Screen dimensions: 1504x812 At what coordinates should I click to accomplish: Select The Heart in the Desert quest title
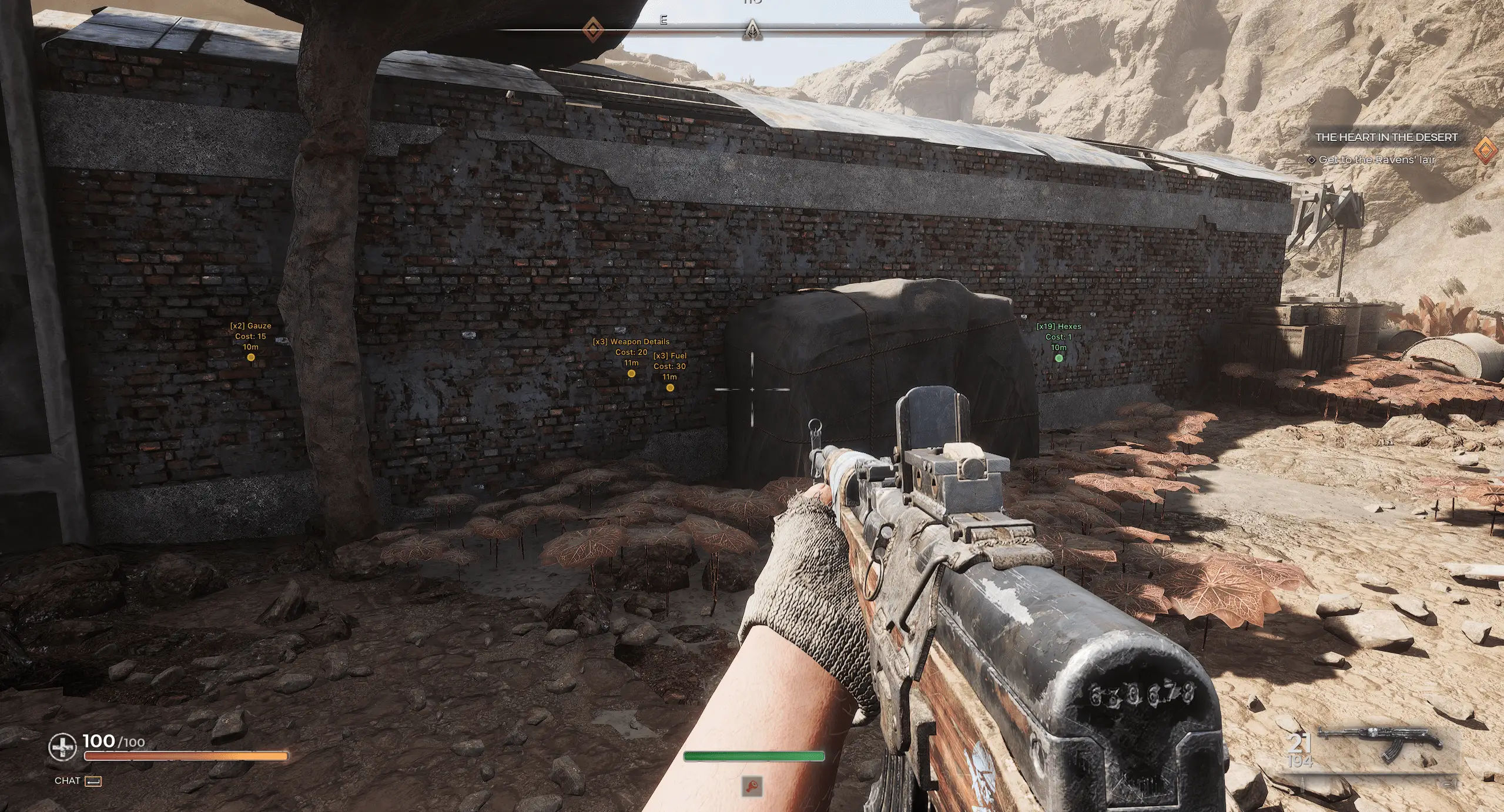(1386, 137)
